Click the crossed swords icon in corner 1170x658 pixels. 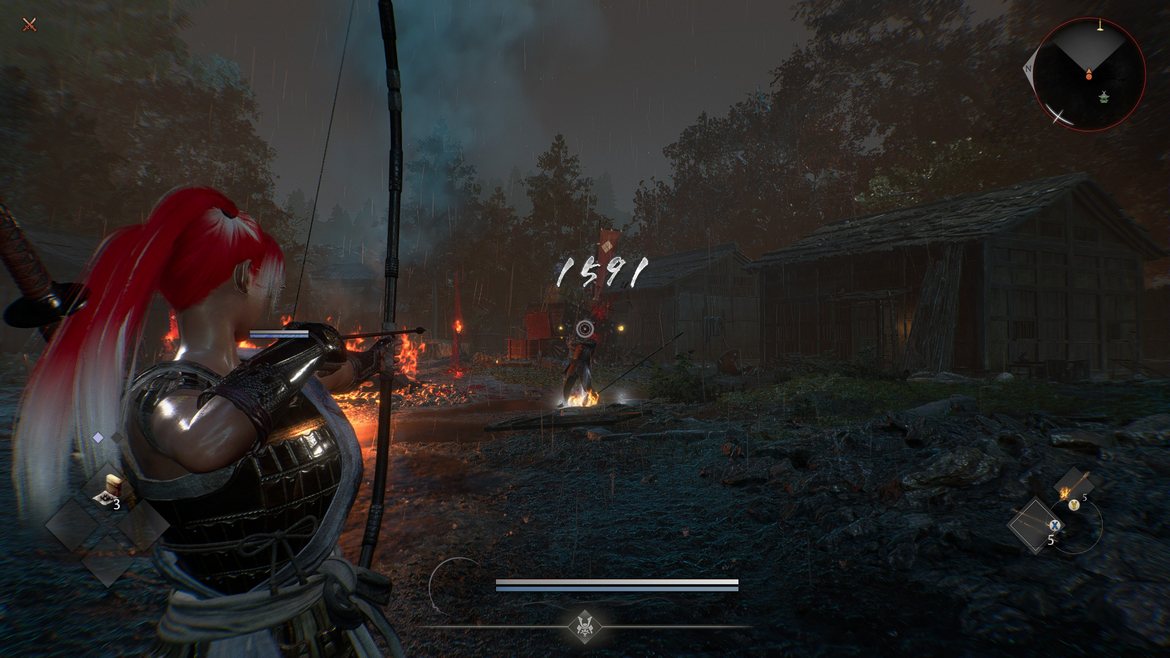[x=29, y=24]
